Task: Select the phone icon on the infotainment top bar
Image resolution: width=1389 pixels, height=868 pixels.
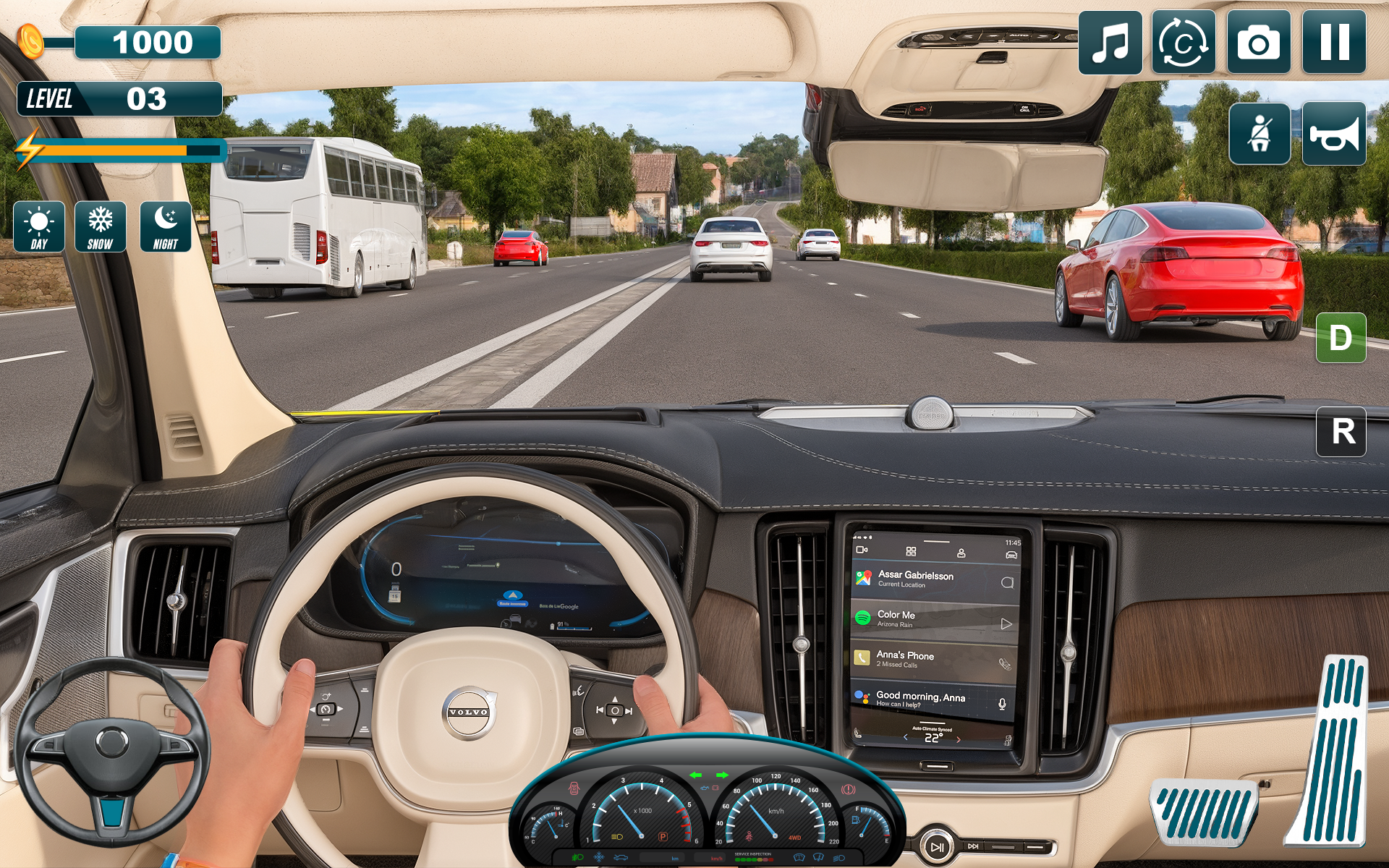Action: (962, 553)
